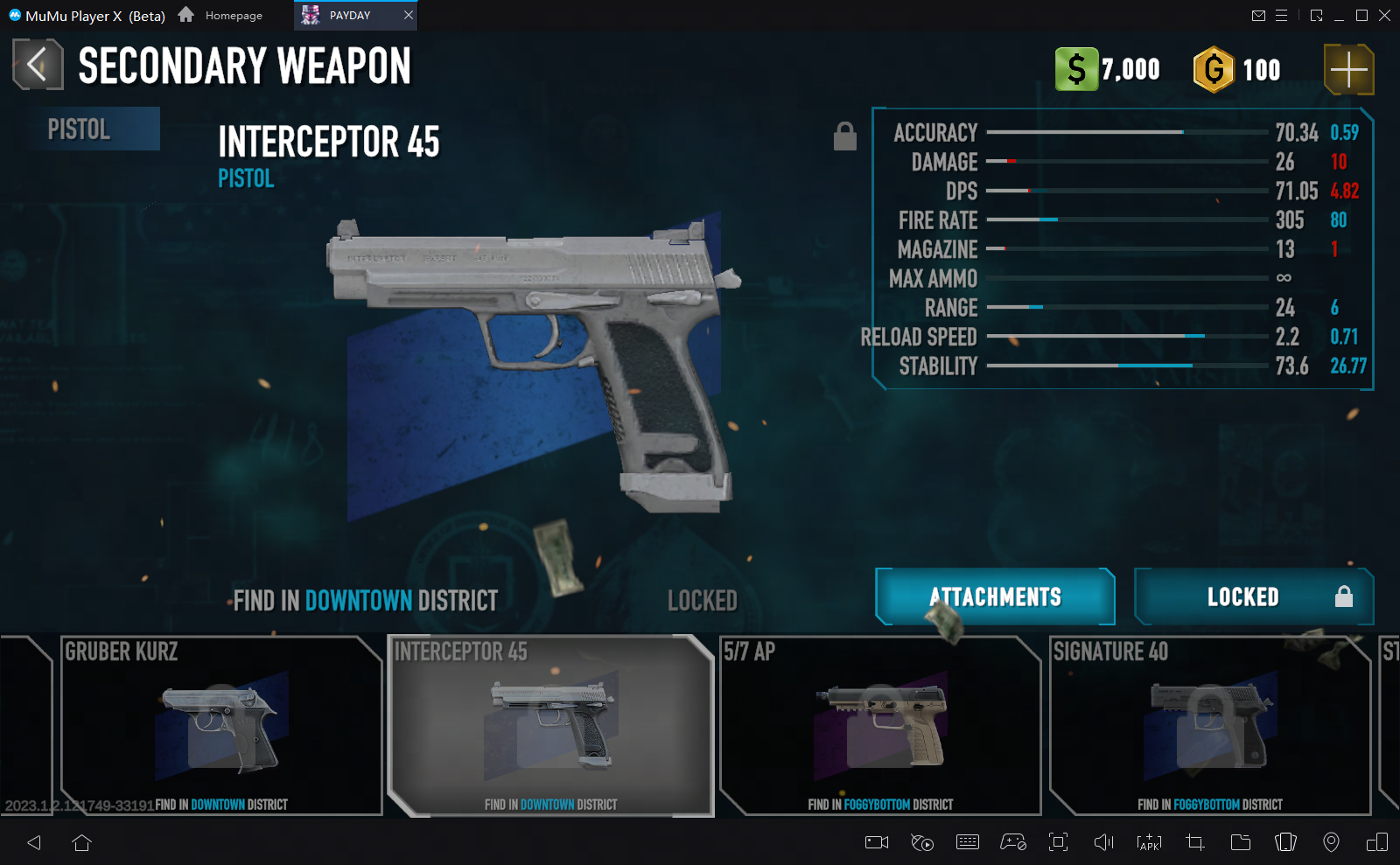Switch to the PAYDAY game tab

[348, 15]
